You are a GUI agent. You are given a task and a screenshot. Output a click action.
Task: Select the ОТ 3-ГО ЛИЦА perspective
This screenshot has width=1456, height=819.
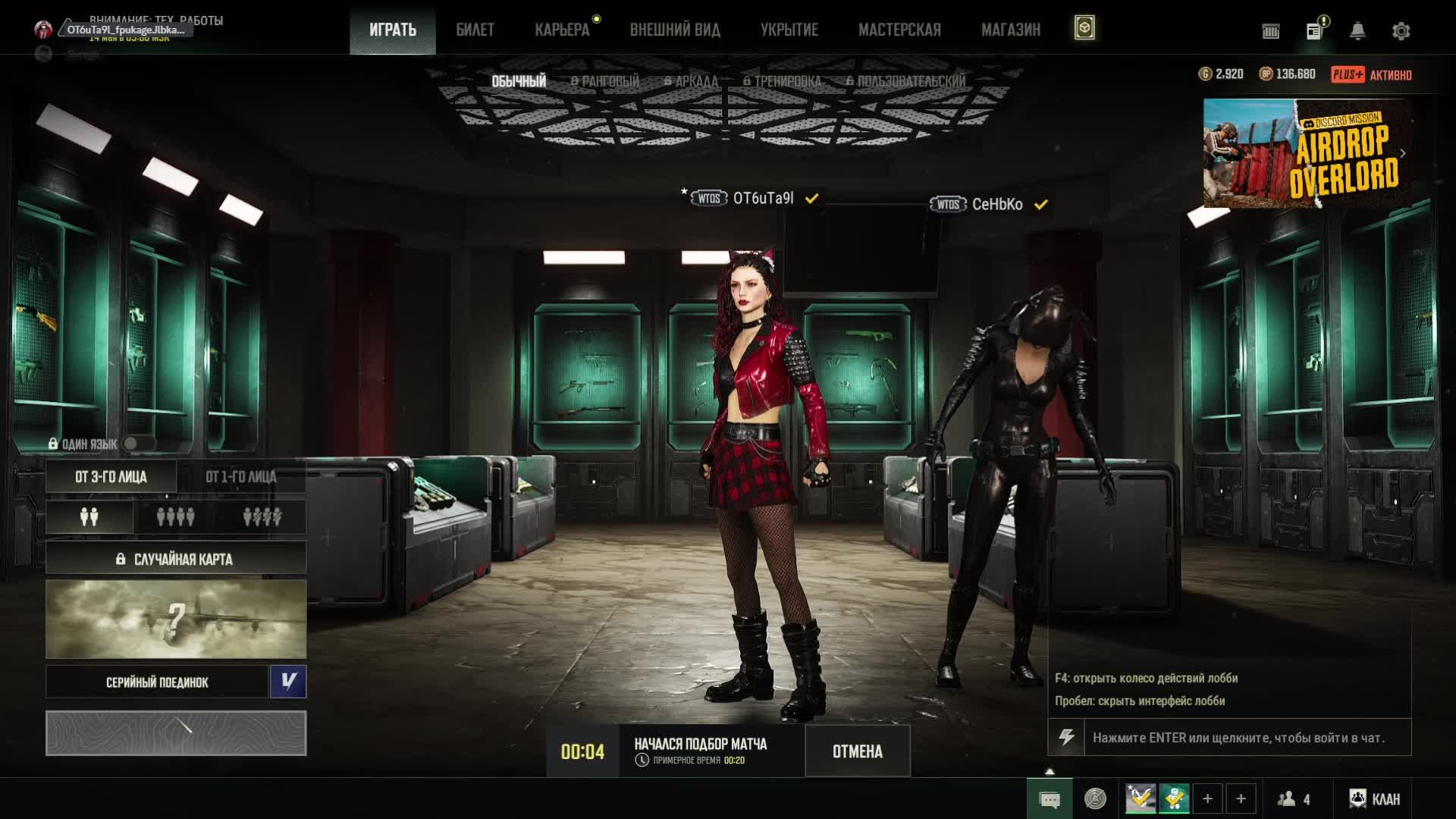tap(111, 477)
